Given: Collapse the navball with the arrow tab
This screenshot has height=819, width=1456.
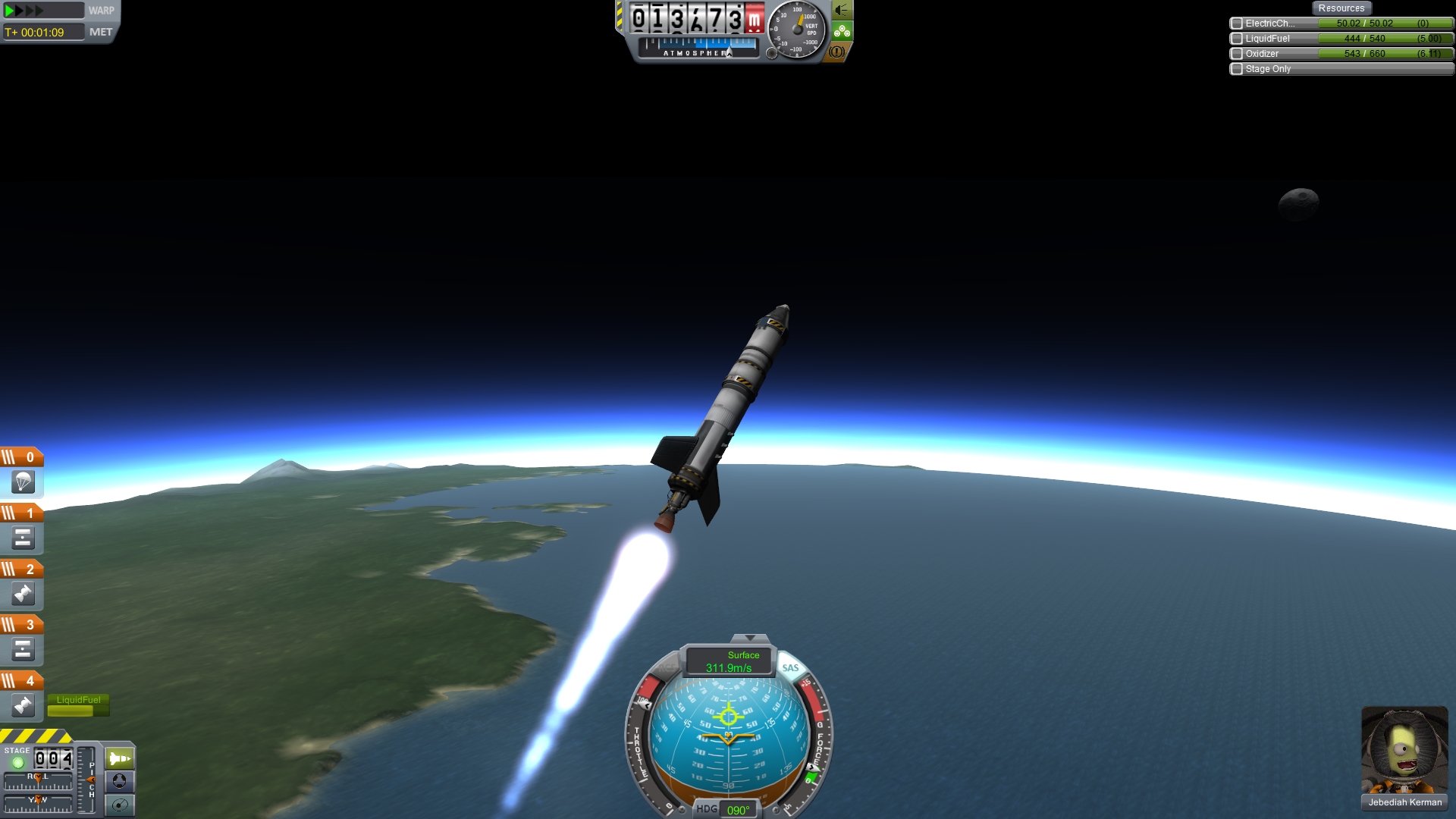Looking at the screenshot, I should tap(750, 638).
